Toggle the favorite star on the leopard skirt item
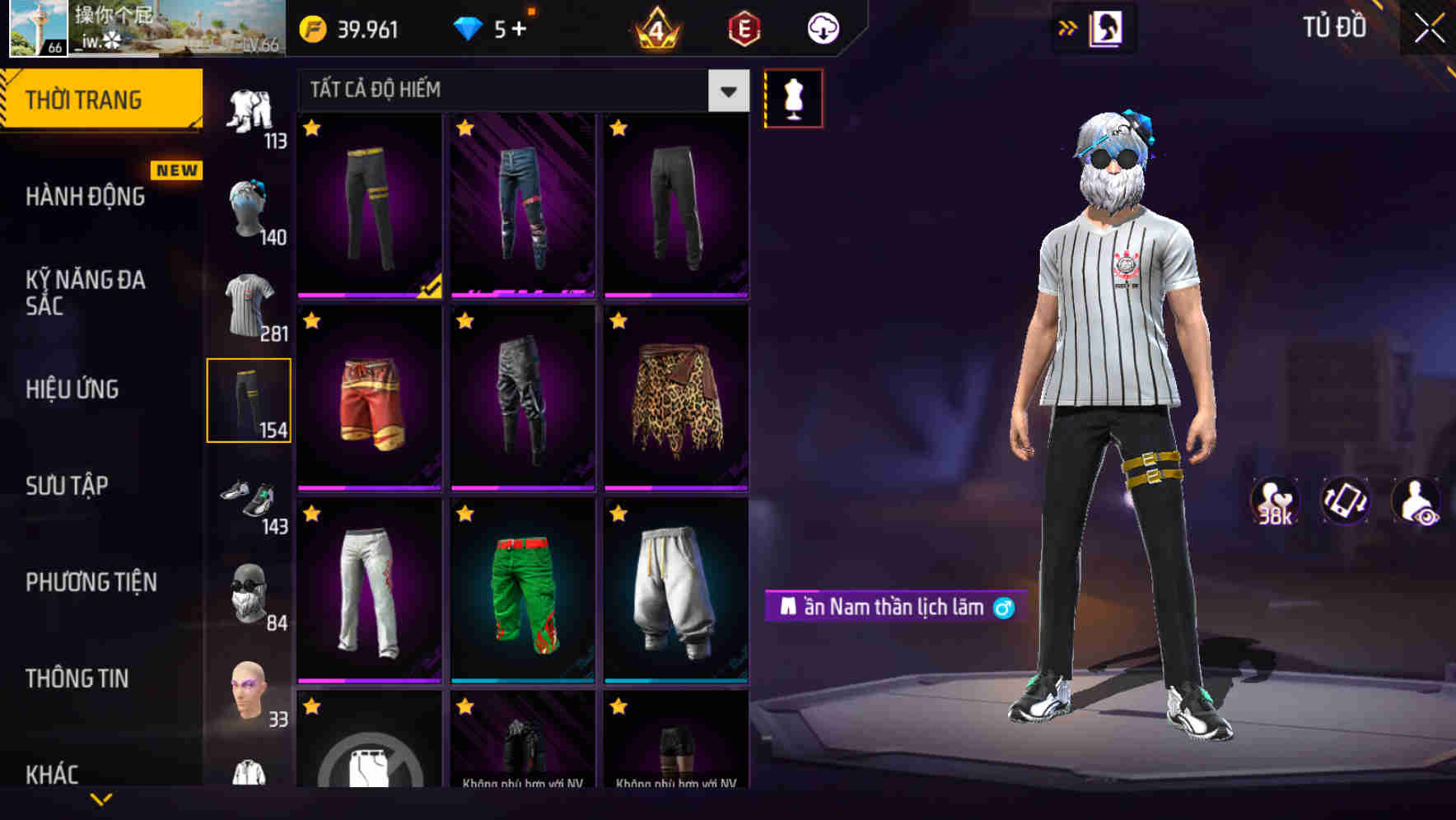This screenshot has height=820, width=1456. click(618, 321)
